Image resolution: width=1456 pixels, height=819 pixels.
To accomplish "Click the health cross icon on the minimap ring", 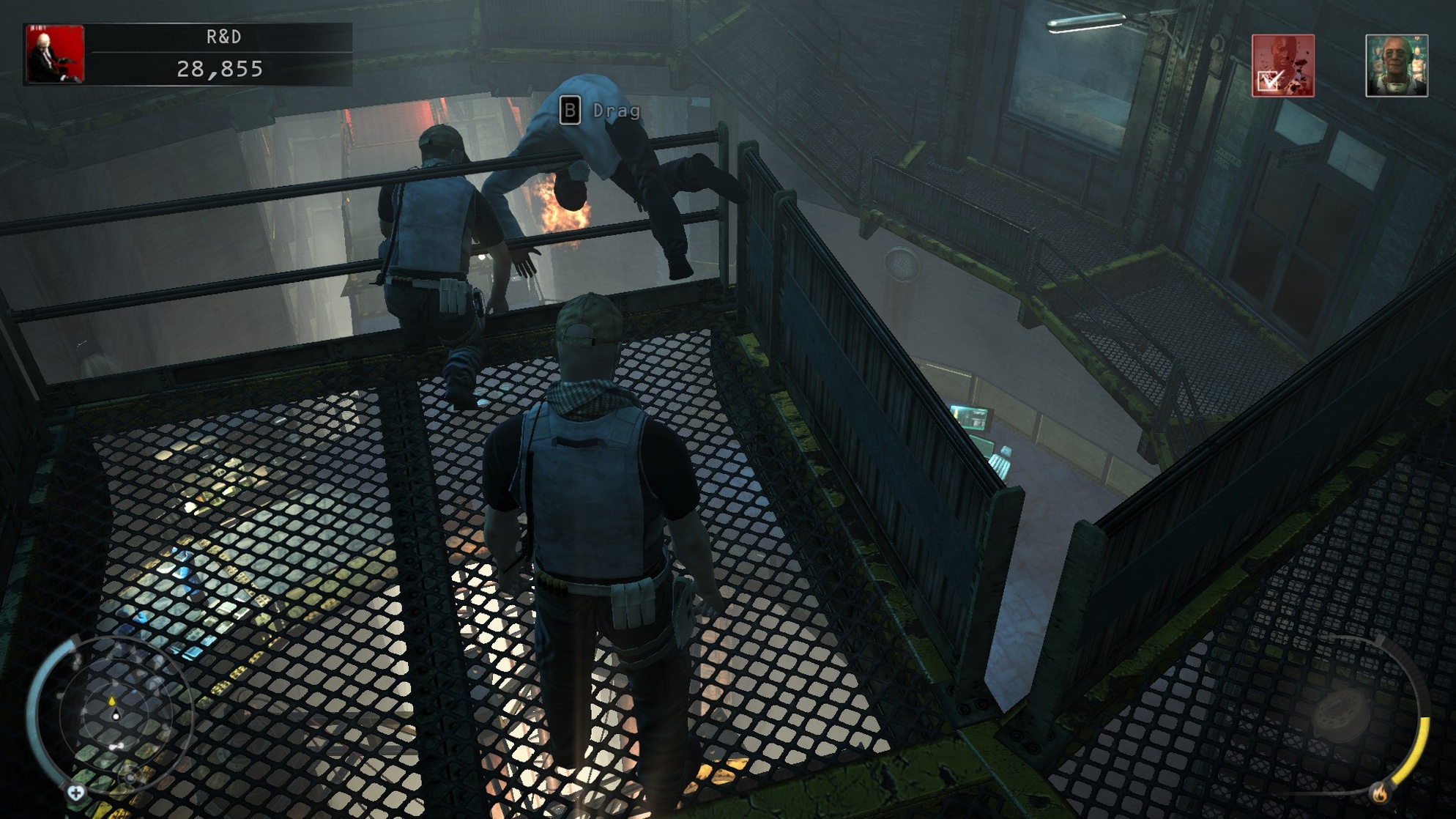I will click(x=75, y=791).
